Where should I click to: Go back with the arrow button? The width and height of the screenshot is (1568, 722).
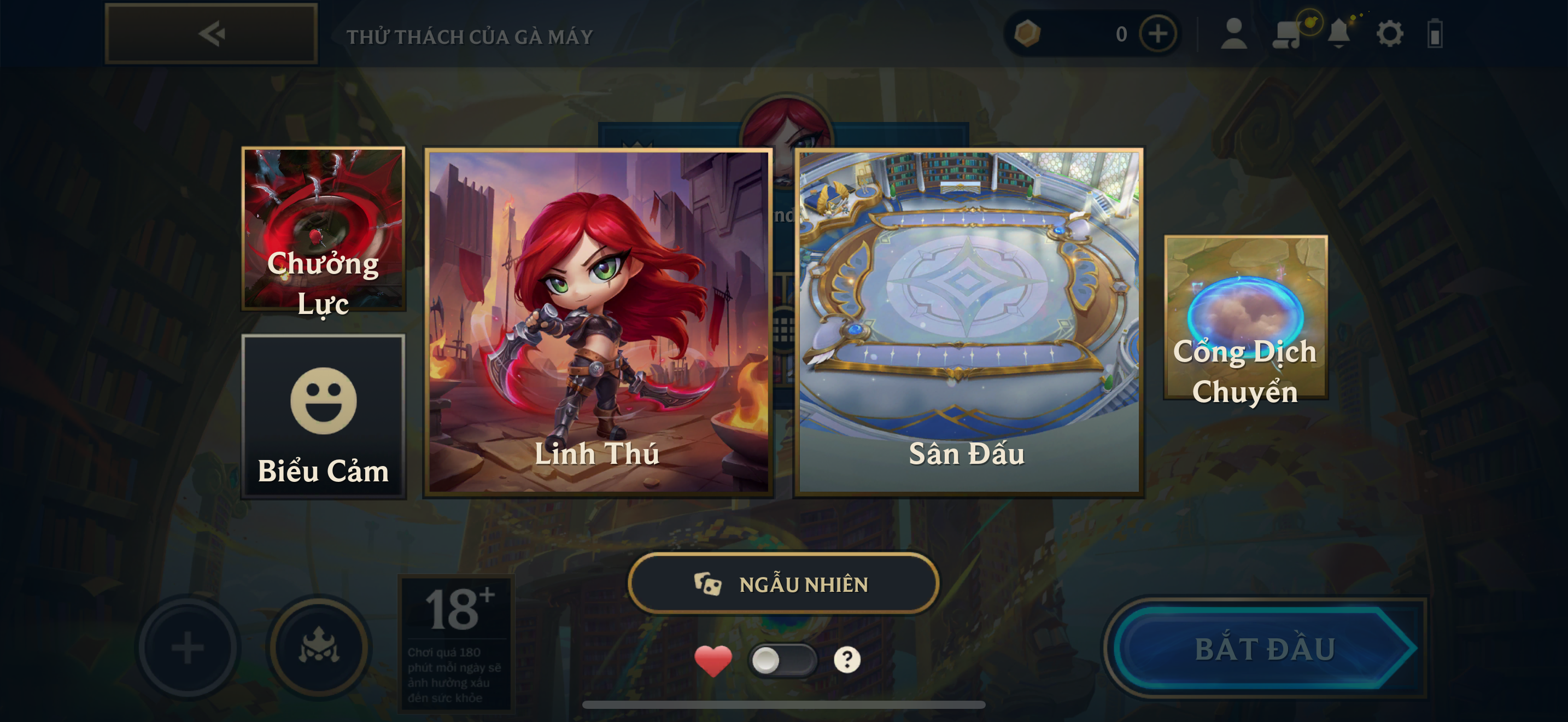click(211, 34)
